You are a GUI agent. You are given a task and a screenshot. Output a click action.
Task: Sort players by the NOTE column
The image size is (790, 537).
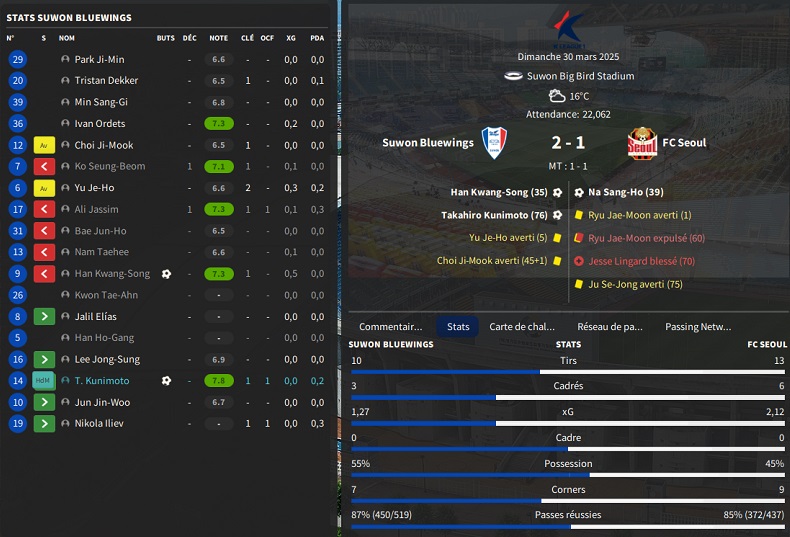[x=218, y=38]
